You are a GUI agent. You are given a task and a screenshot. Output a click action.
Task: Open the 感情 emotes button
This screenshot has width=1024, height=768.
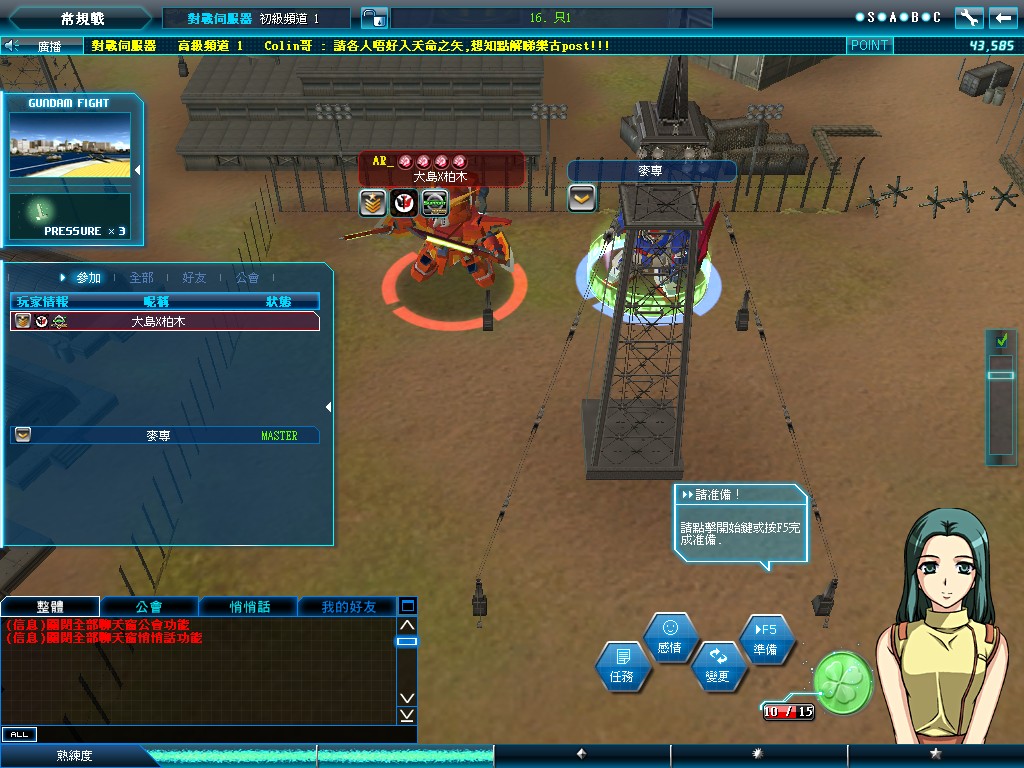tap(670, 637)
